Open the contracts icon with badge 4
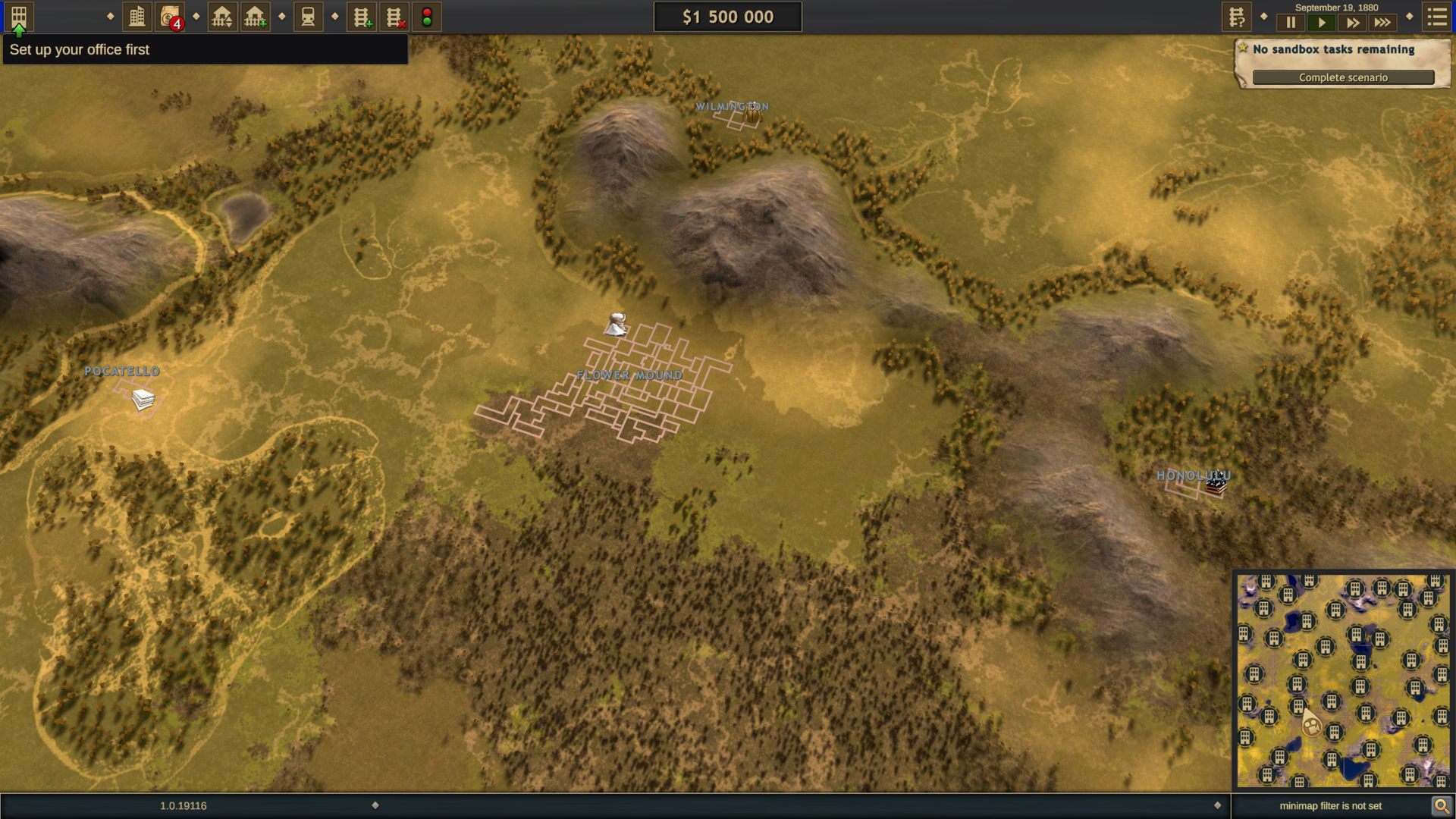The height and width of the screenshot is (819, 1456). (170, 17)
